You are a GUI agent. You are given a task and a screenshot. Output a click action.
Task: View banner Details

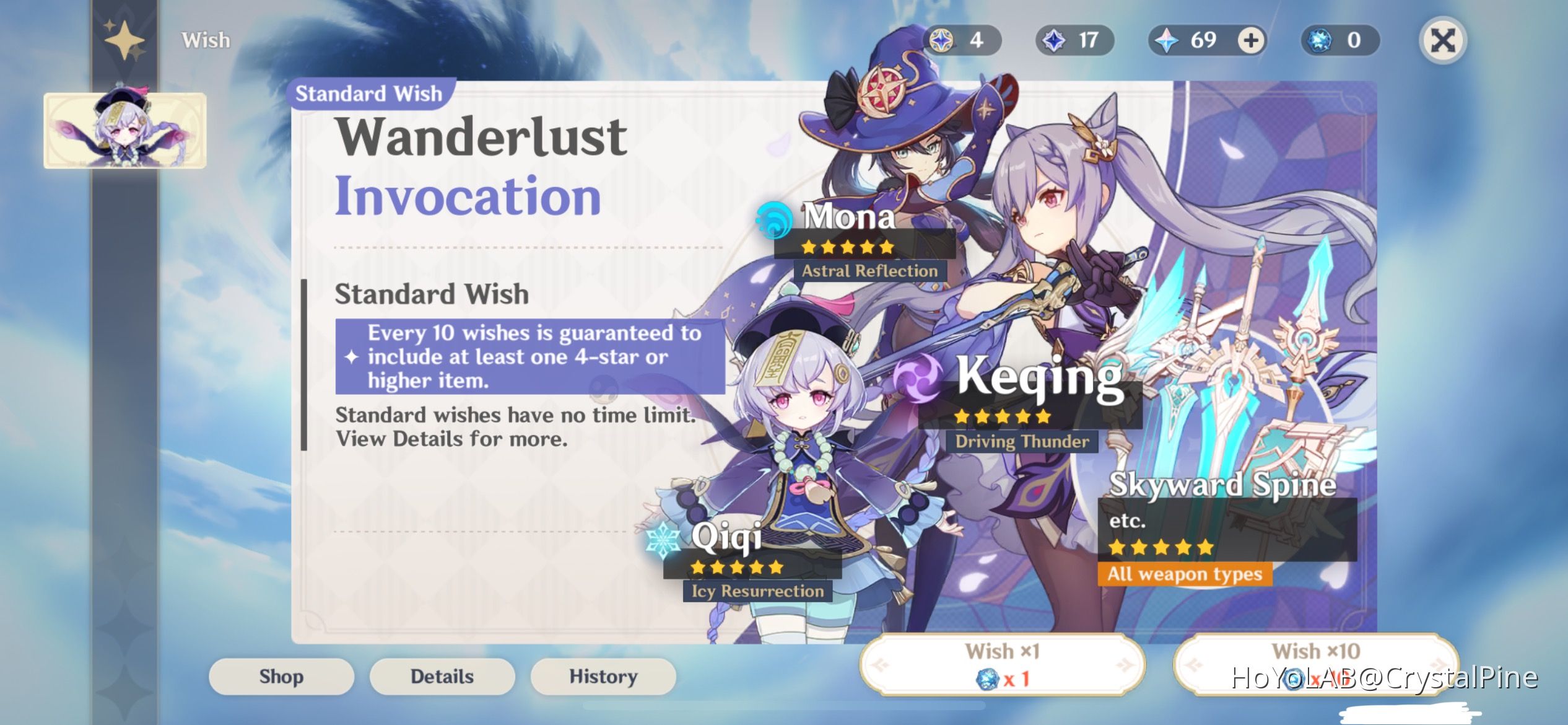point(442,676)
